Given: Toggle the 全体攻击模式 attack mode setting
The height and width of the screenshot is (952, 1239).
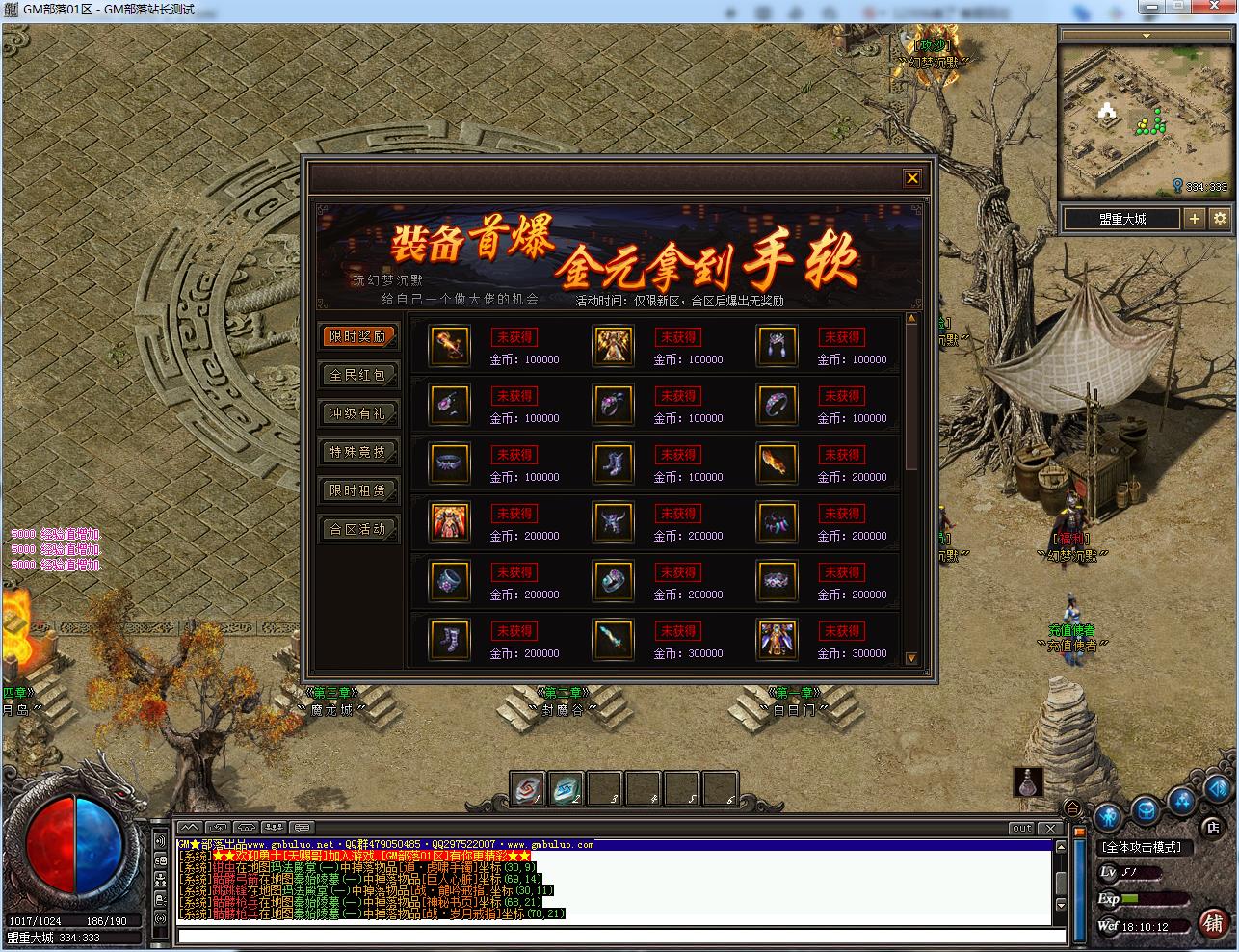Looking at the screenshot, I should (x=1141, y=846).
